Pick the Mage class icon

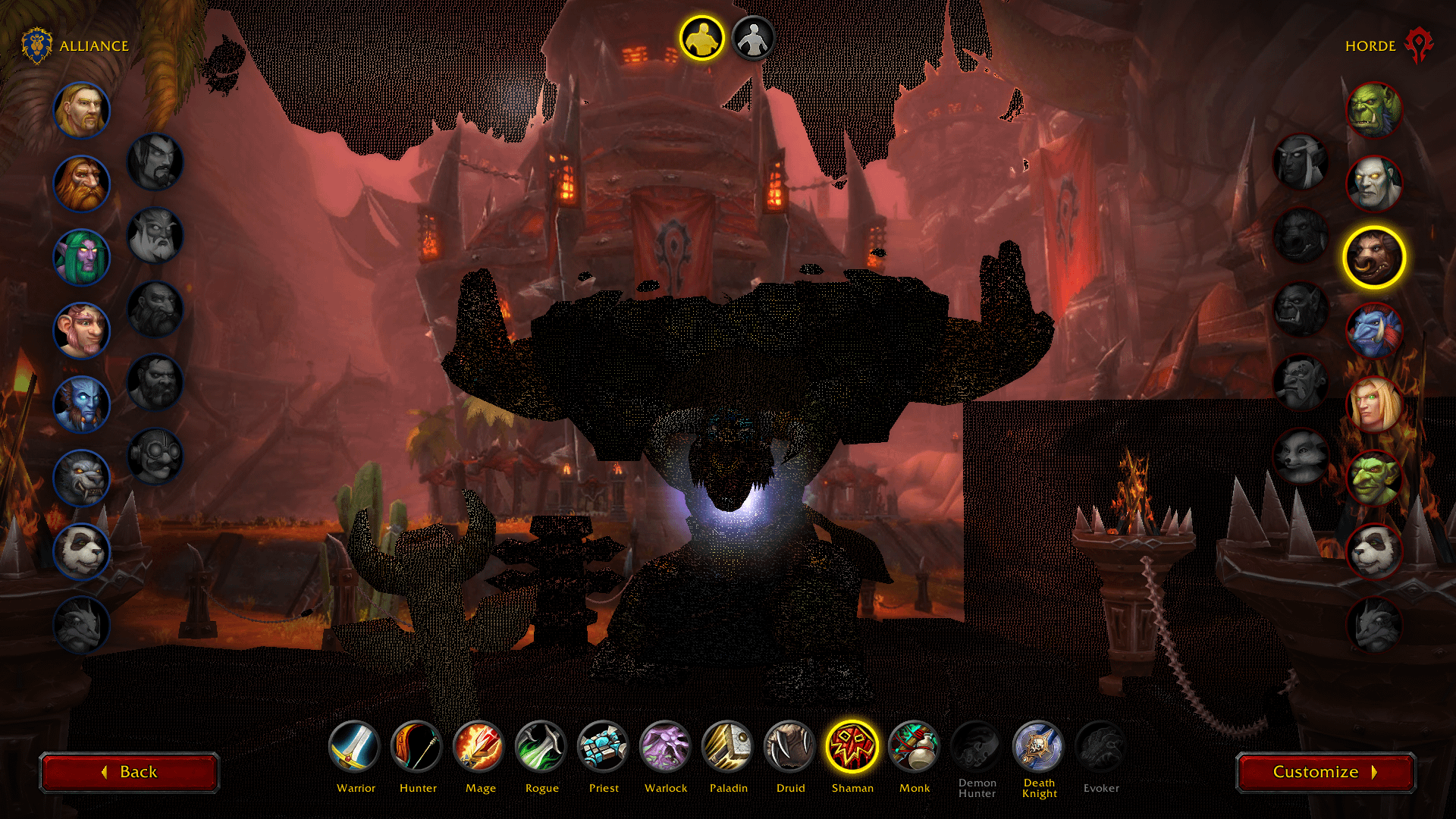[479, 746]
